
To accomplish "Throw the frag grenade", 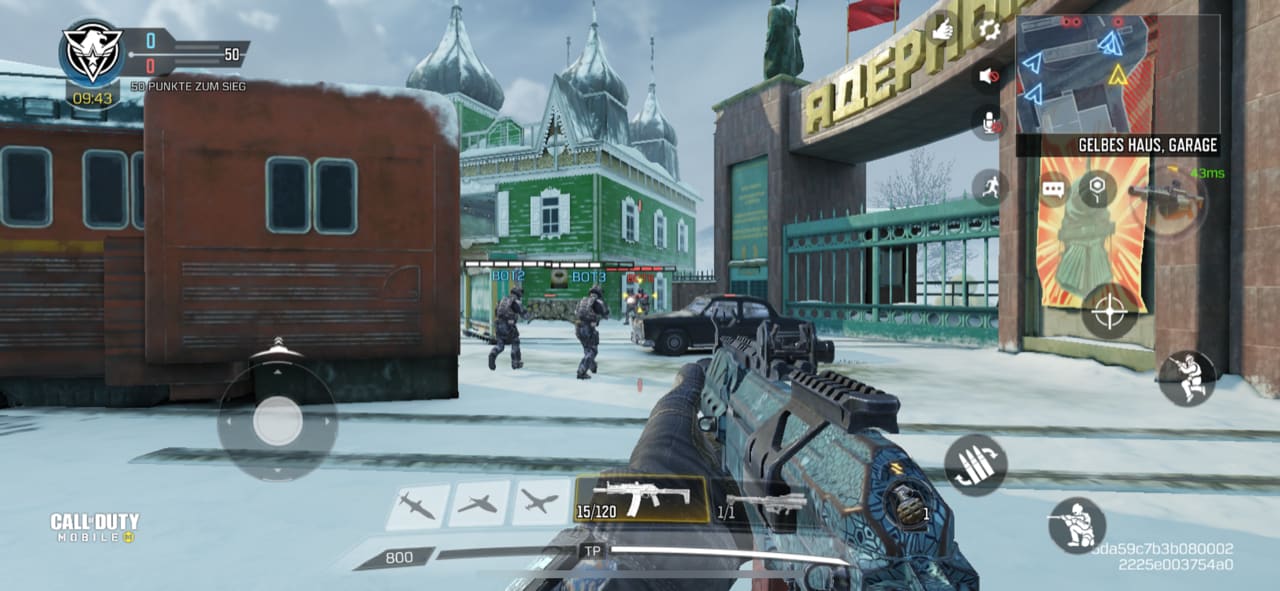I will click(x=910, y=505).
